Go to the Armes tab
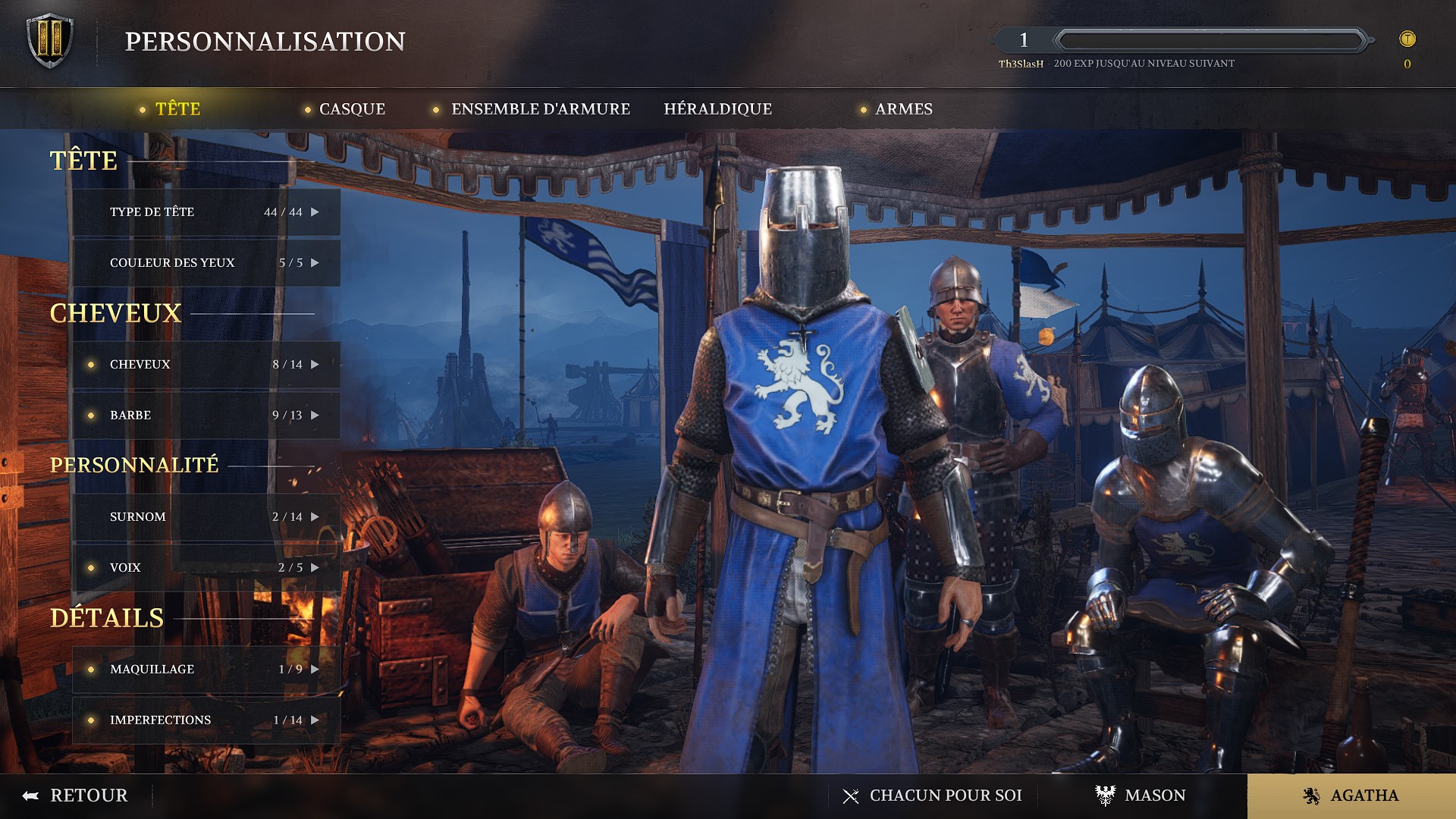Viewport: 1456px width, 819px height. [x=903, y=109]
